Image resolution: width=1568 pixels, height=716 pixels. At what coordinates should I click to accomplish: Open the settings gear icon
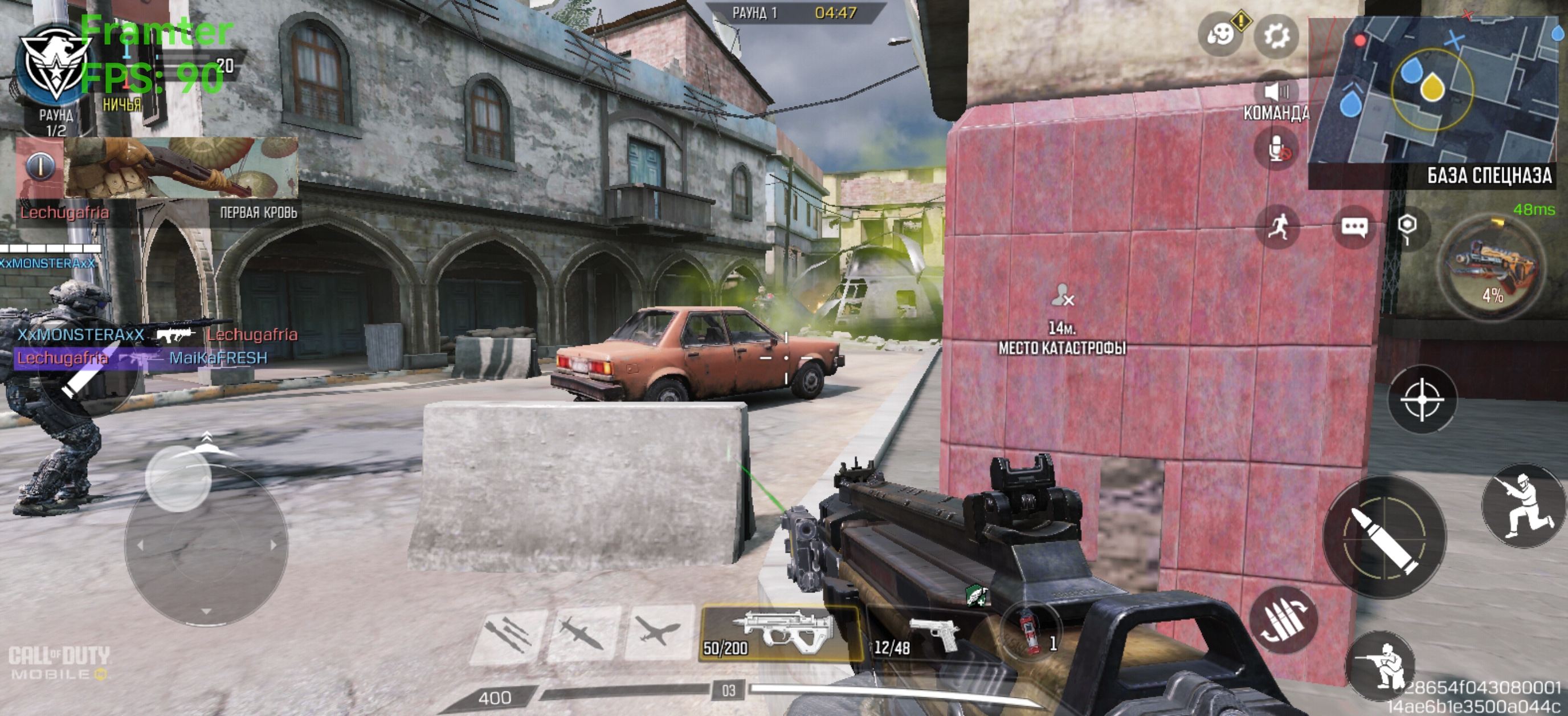pos(1276,36)
